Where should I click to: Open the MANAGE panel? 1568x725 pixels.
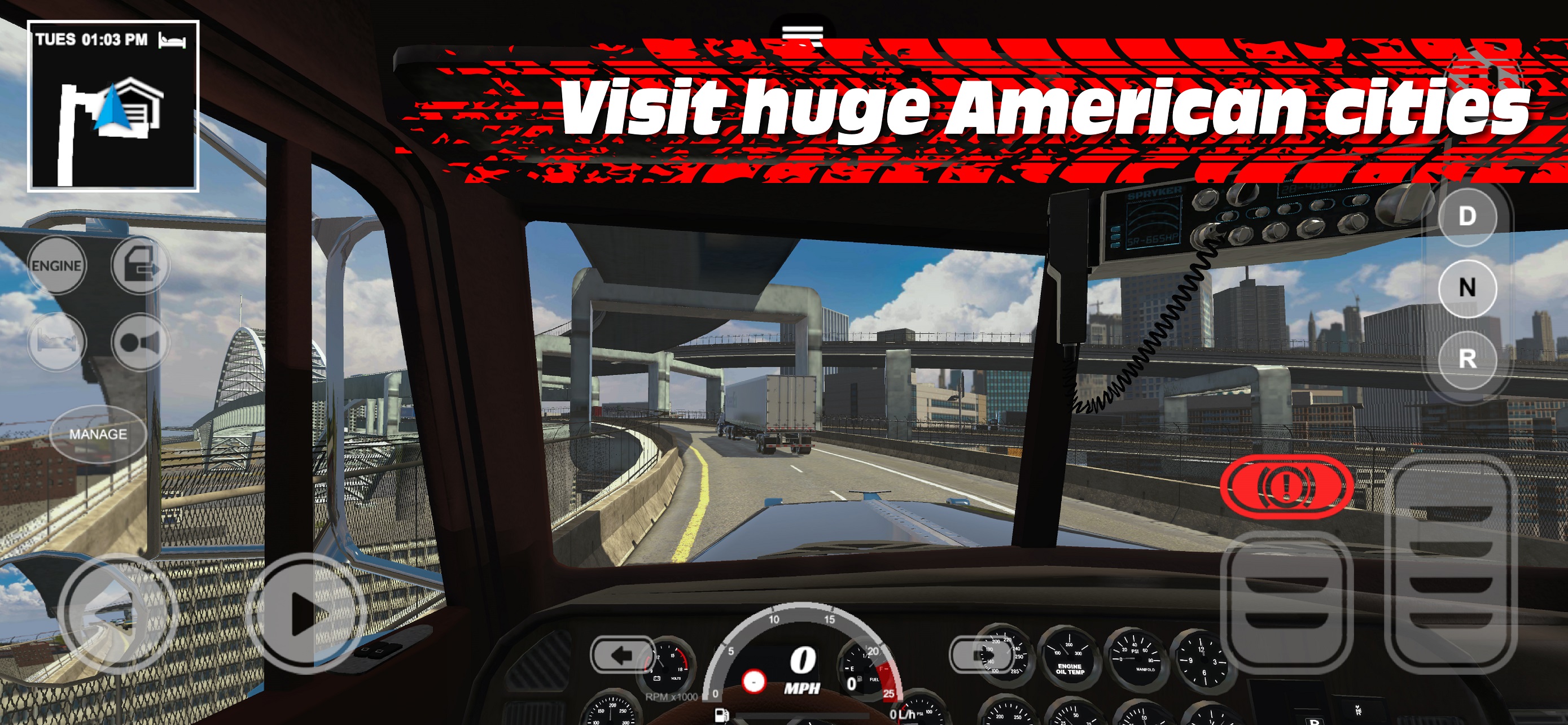[x=99, y=434]
